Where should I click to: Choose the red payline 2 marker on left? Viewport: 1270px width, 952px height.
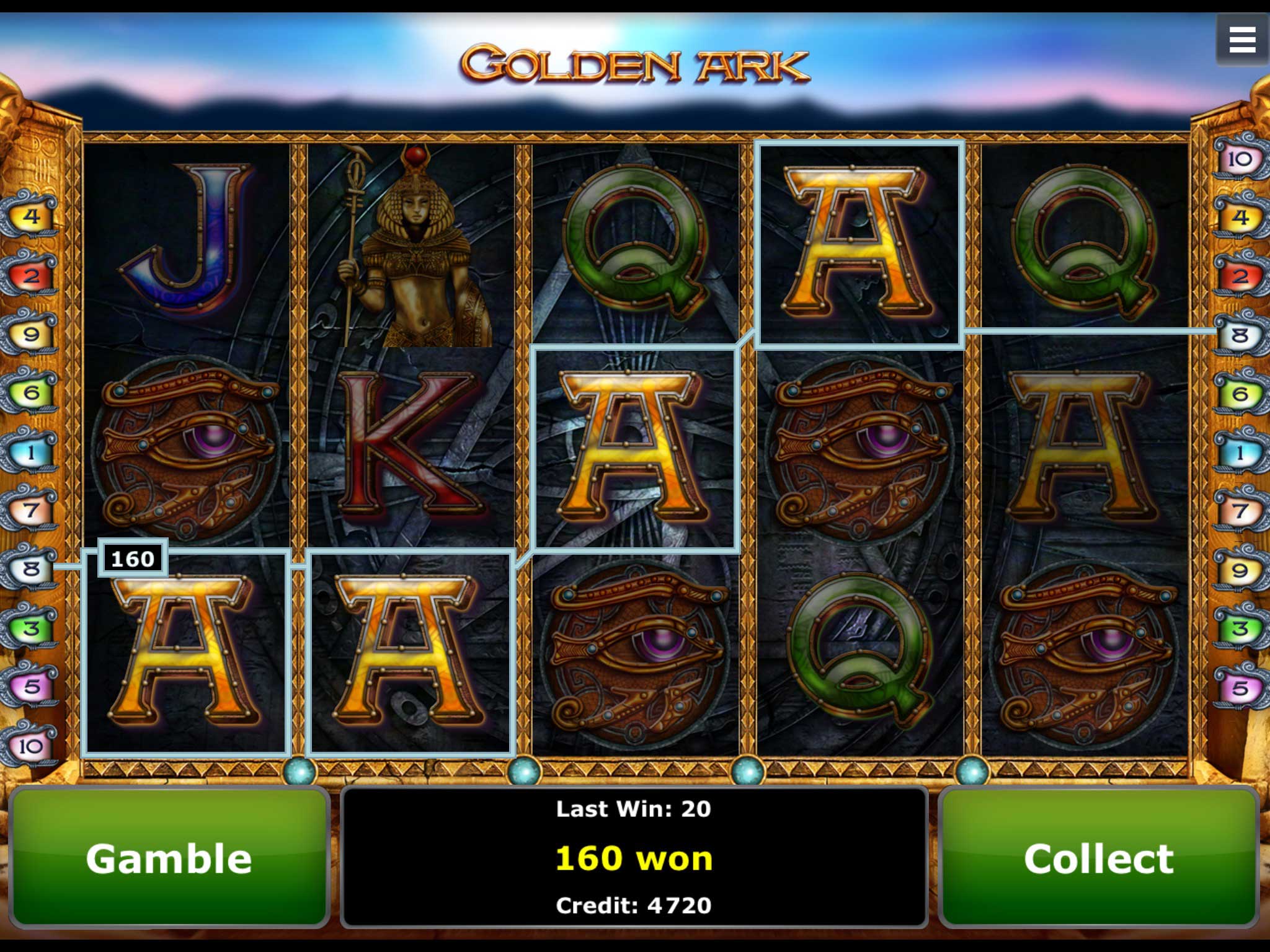pos(31,275)
